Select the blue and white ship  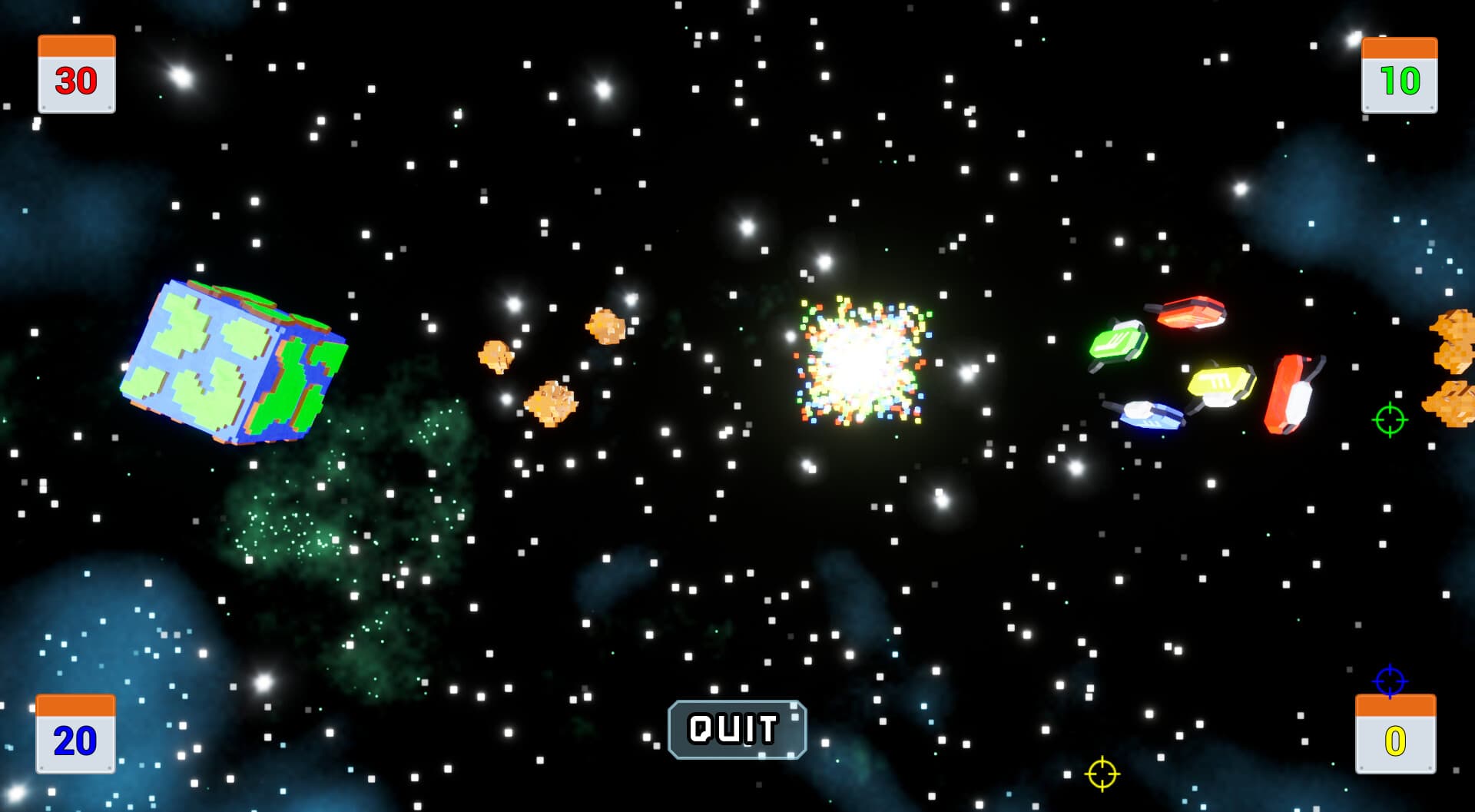point(1149,415)
